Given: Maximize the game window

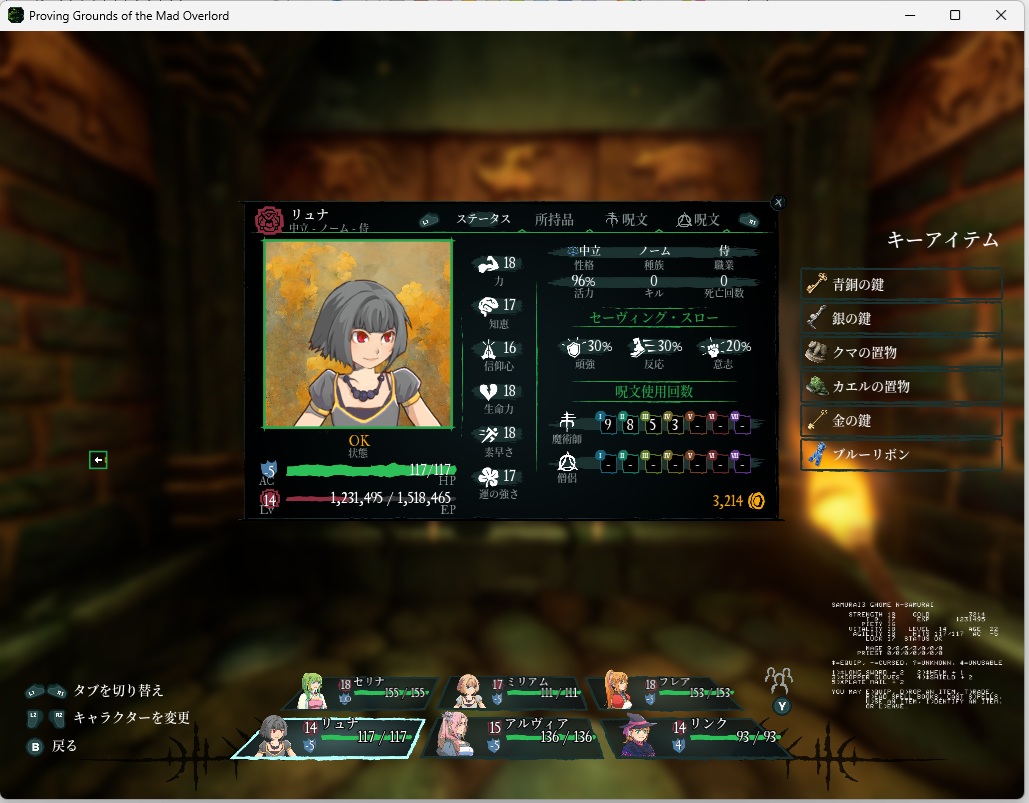Looking at the screenshot, I should click(955, 15).
